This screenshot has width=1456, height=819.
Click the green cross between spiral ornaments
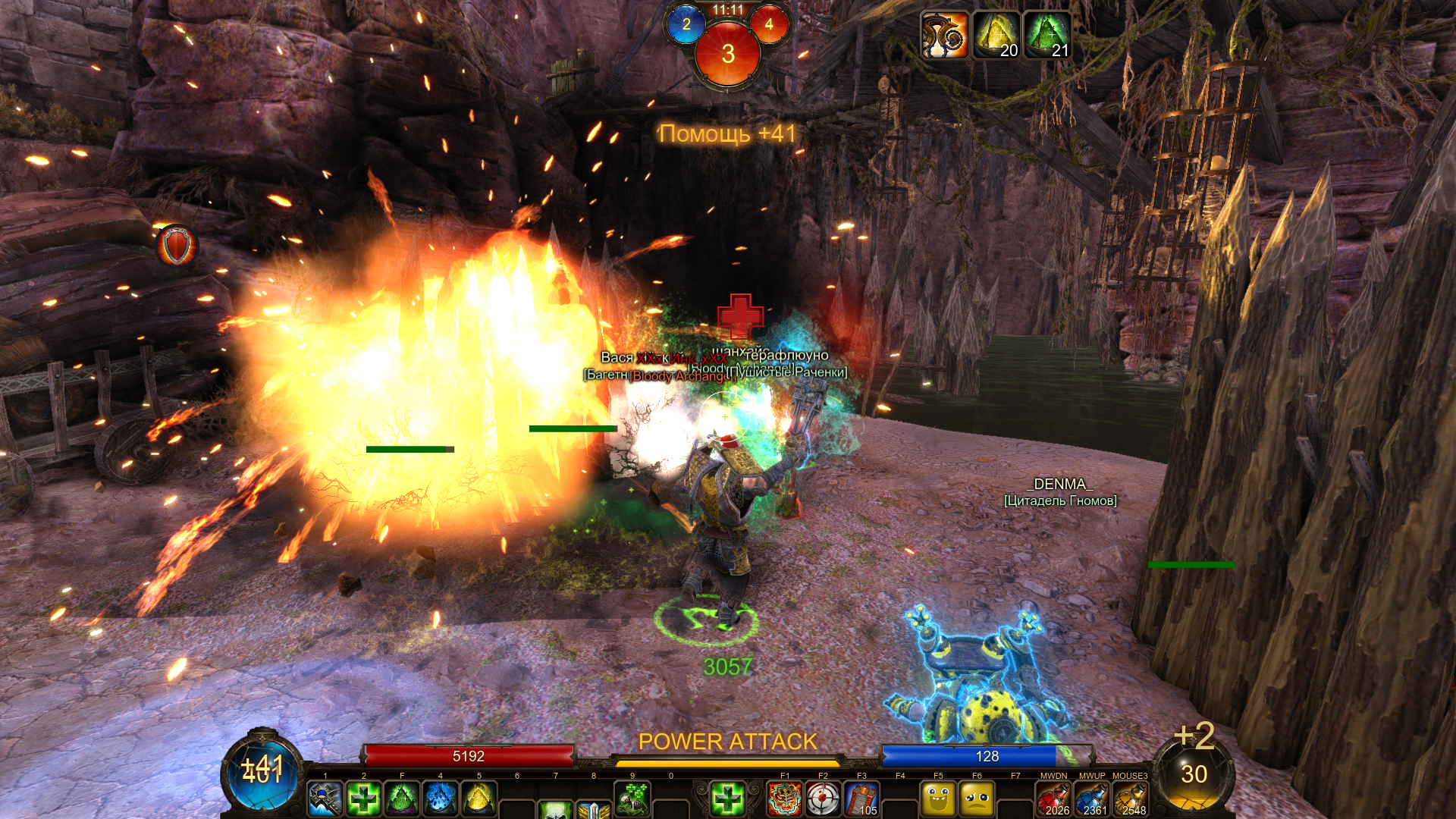pos(727,799)
